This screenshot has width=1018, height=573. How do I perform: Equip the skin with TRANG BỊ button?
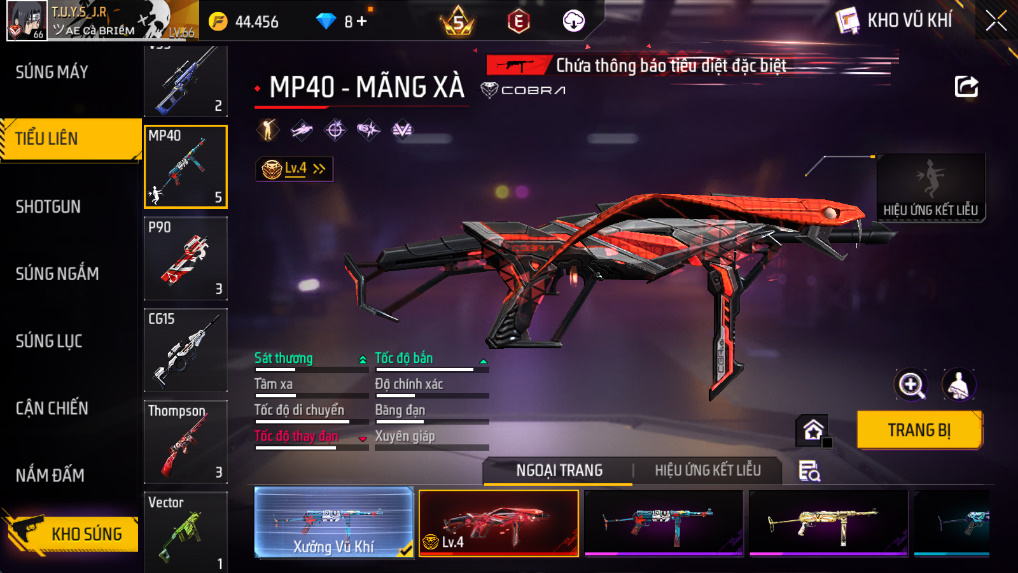coord(919,430)
